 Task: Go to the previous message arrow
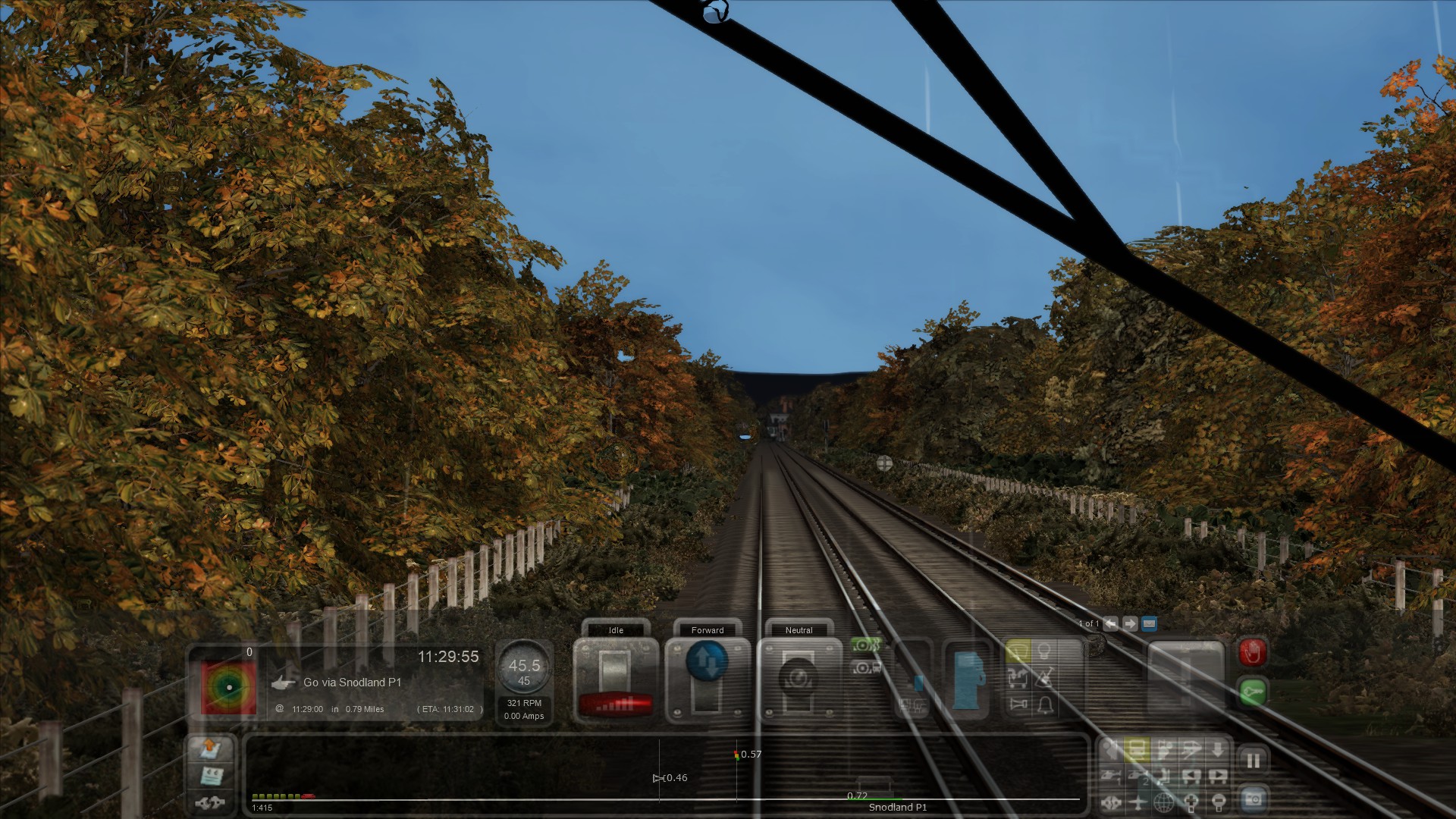pos(1111,624)
